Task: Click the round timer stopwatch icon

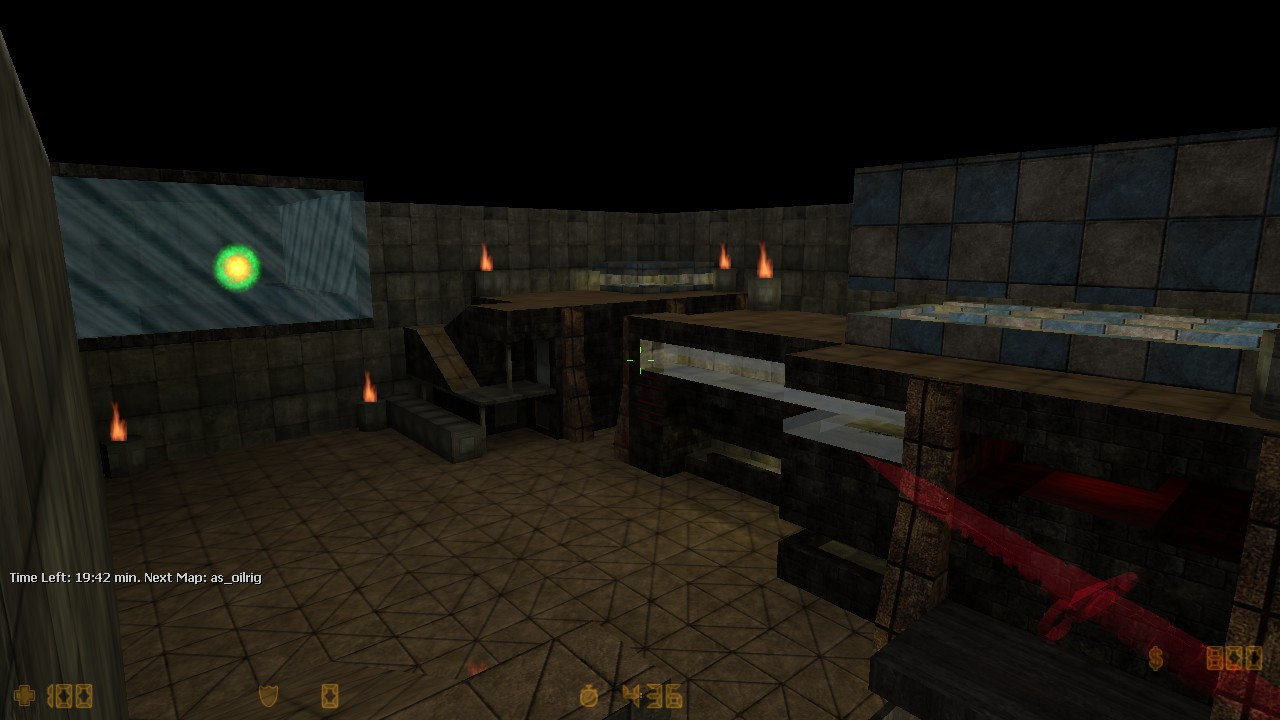Action: click(x=587, y=694)
